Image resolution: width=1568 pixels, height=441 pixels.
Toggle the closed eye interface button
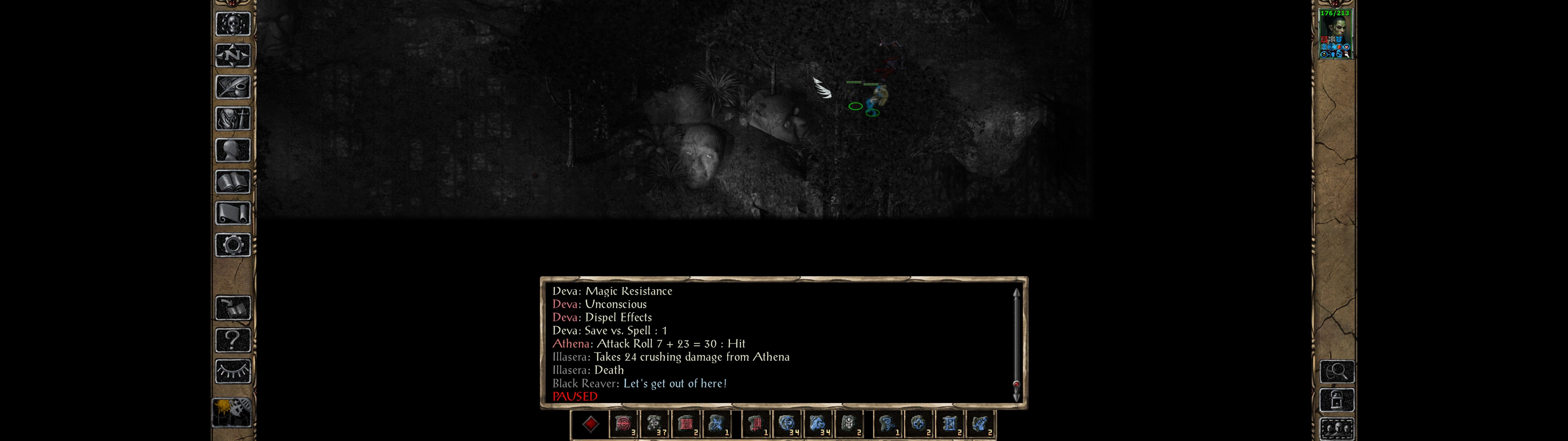(x=232, y=371)
